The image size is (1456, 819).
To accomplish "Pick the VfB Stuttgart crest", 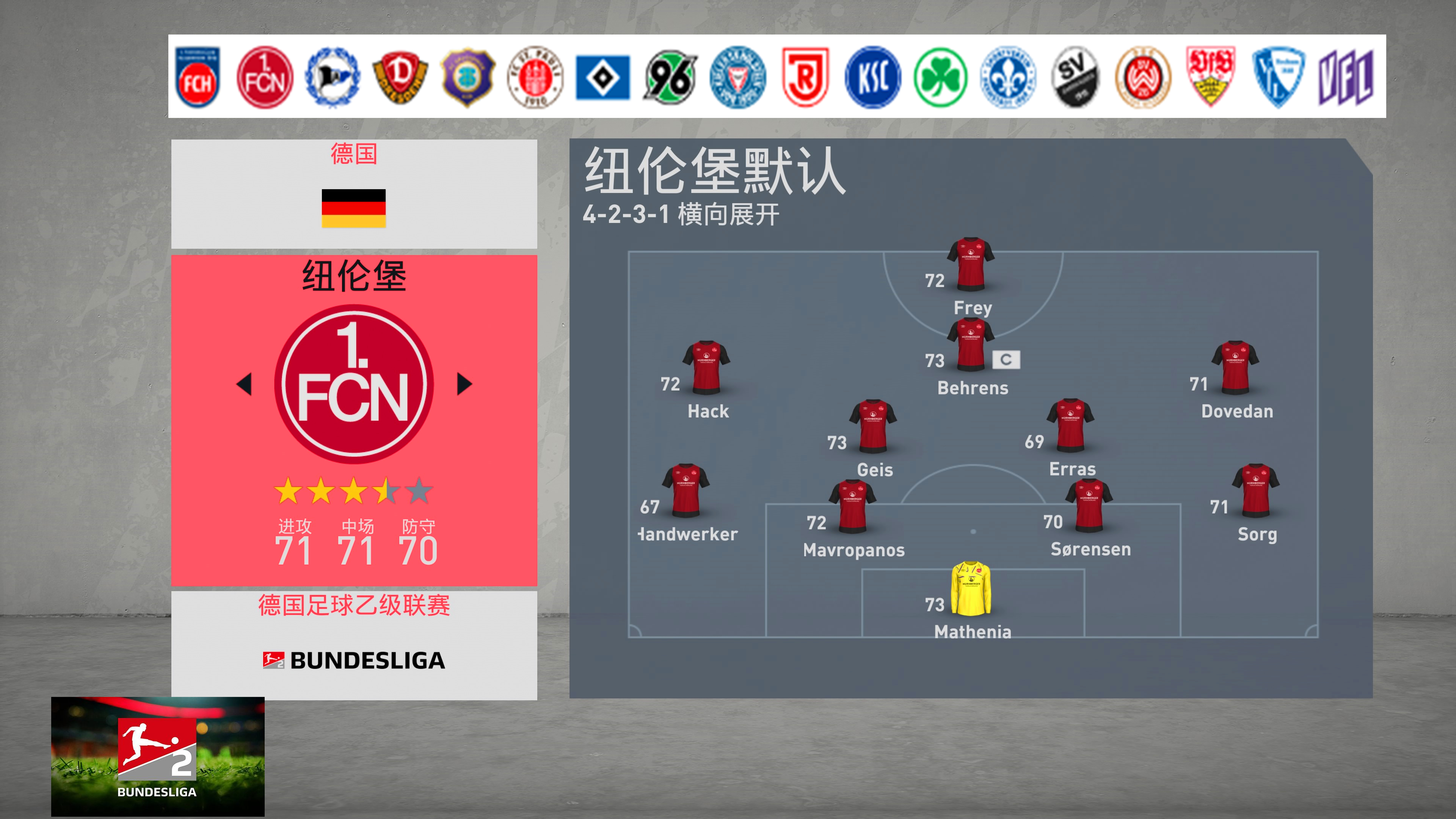I will 1210,77.
